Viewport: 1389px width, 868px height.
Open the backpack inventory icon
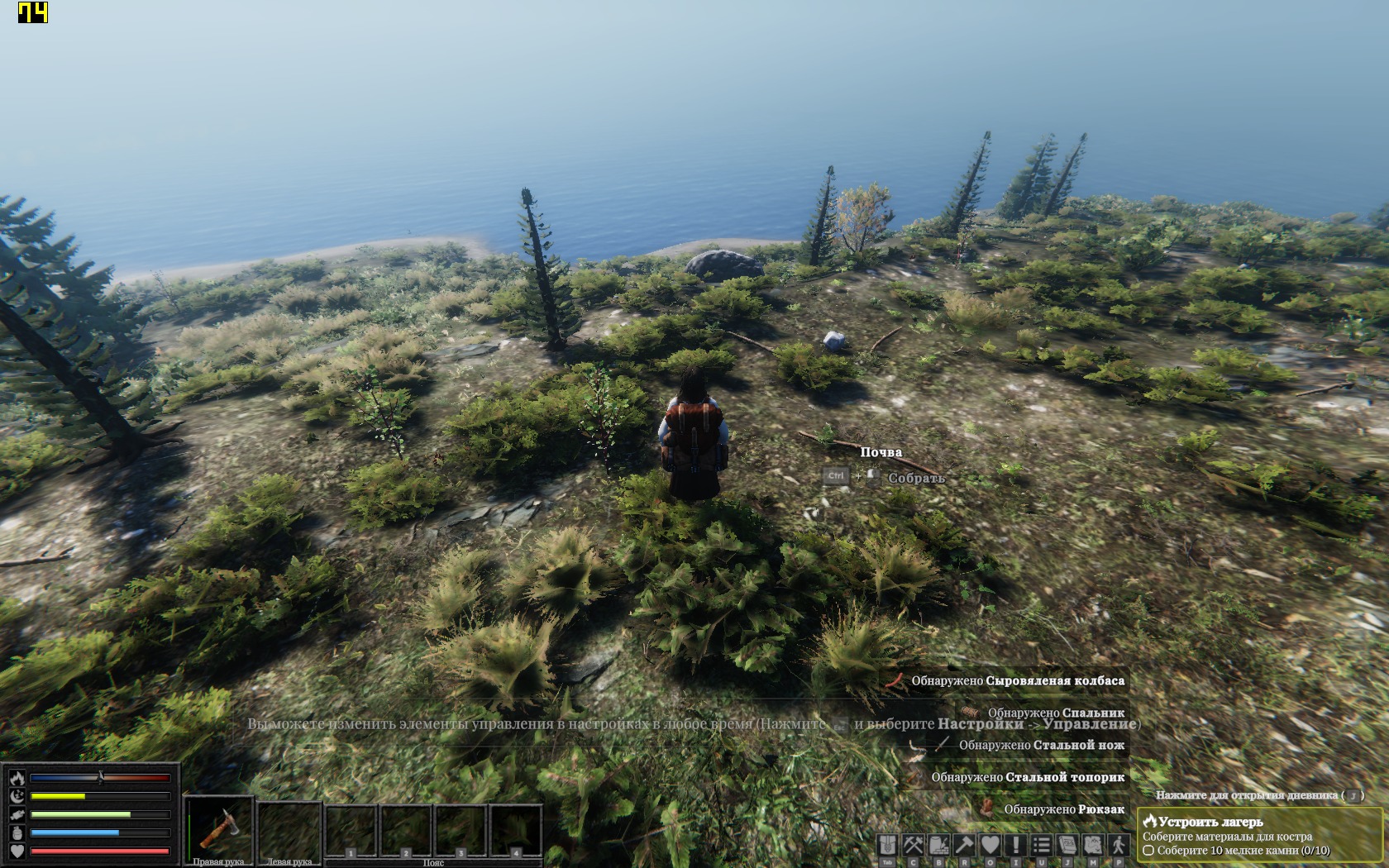point(887,845)
